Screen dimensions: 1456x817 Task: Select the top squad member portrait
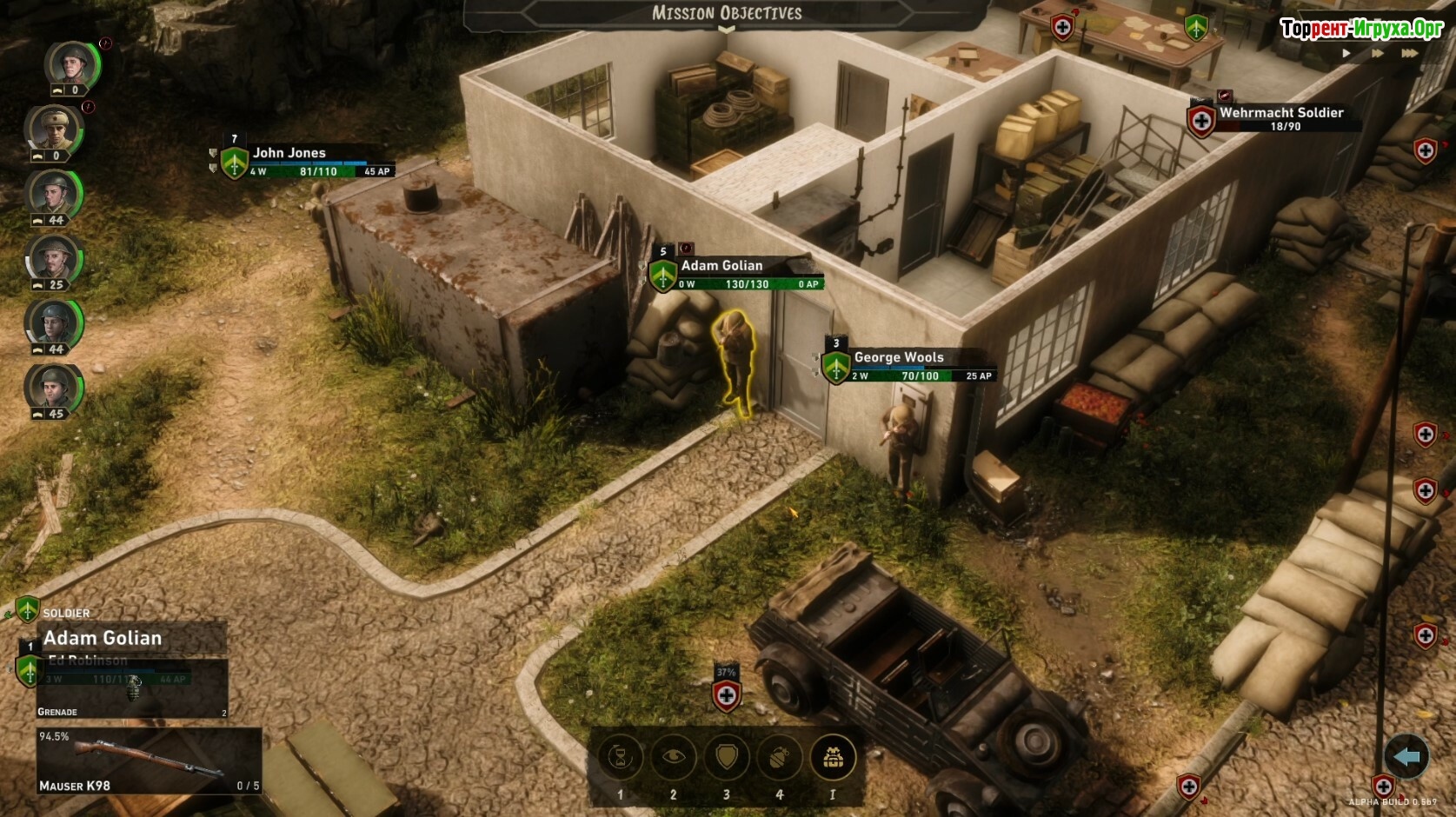(71, 64)
